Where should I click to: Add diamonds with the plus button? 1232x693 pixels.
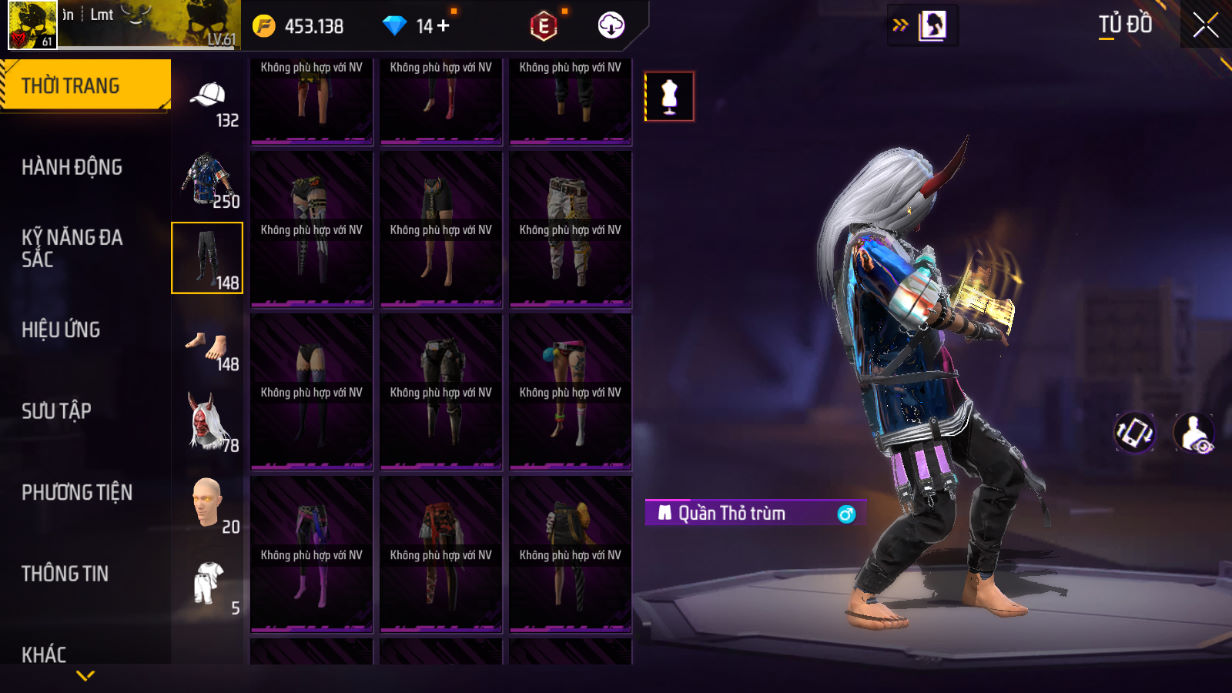[443, 26]
